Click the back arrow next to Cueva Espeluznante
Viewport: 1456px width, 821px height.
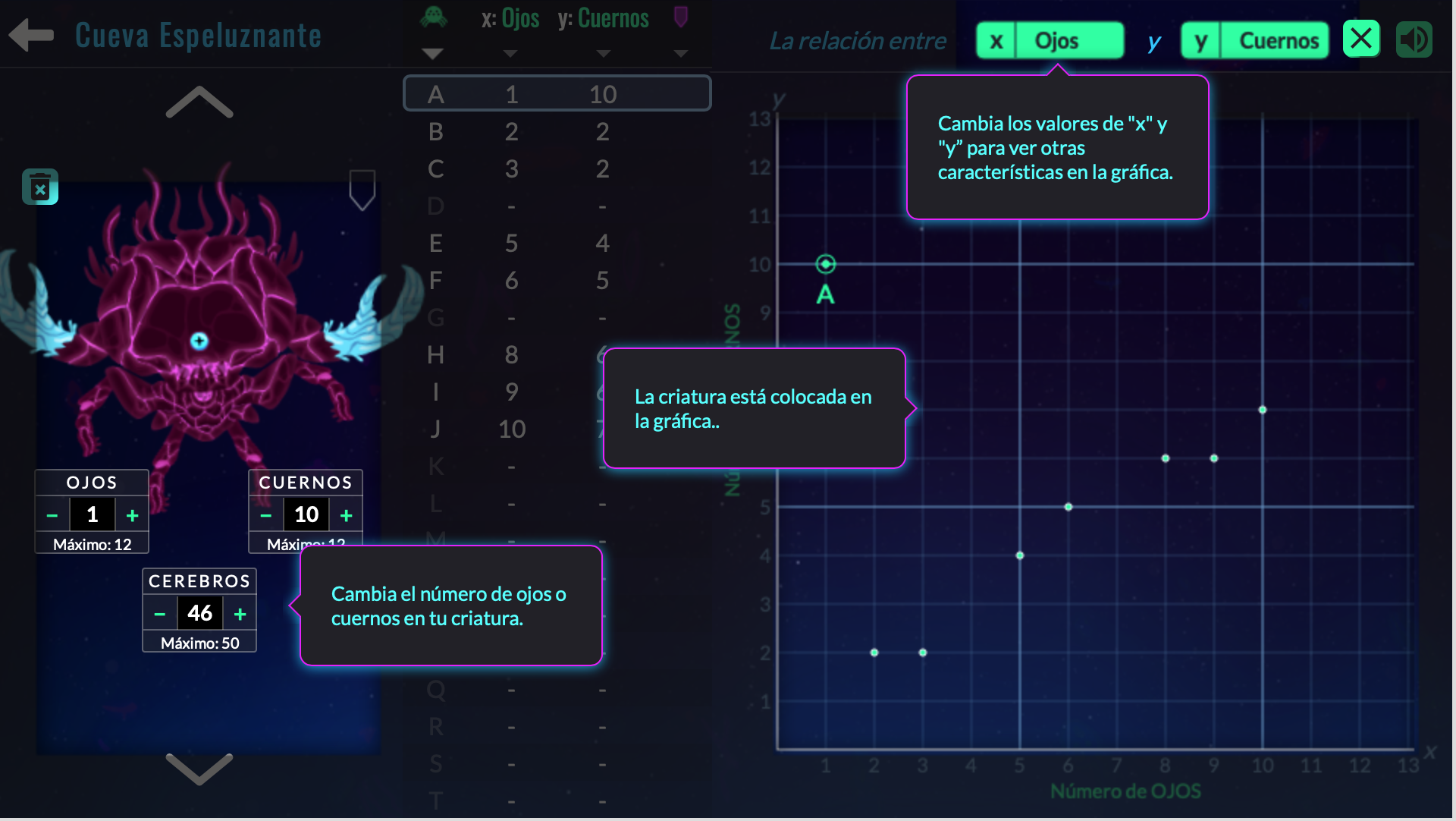click(30, 35)
